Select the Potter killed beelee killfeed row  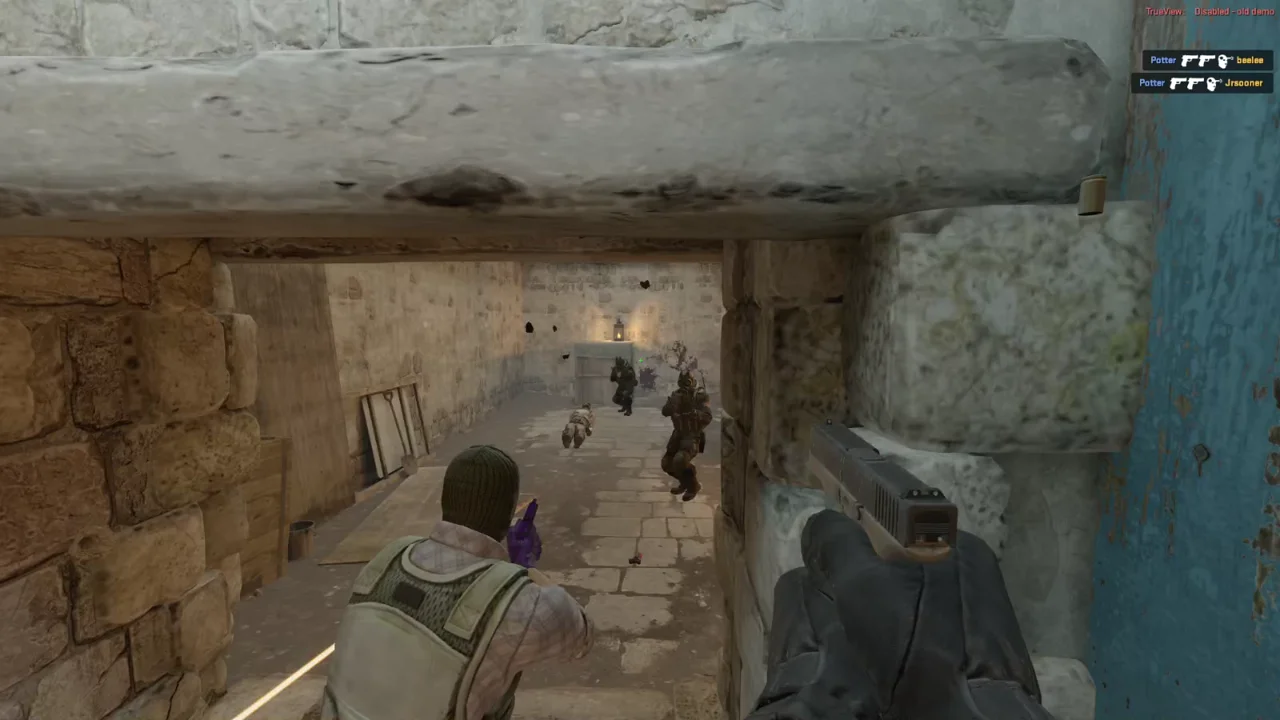click(x=1207, y=60)
